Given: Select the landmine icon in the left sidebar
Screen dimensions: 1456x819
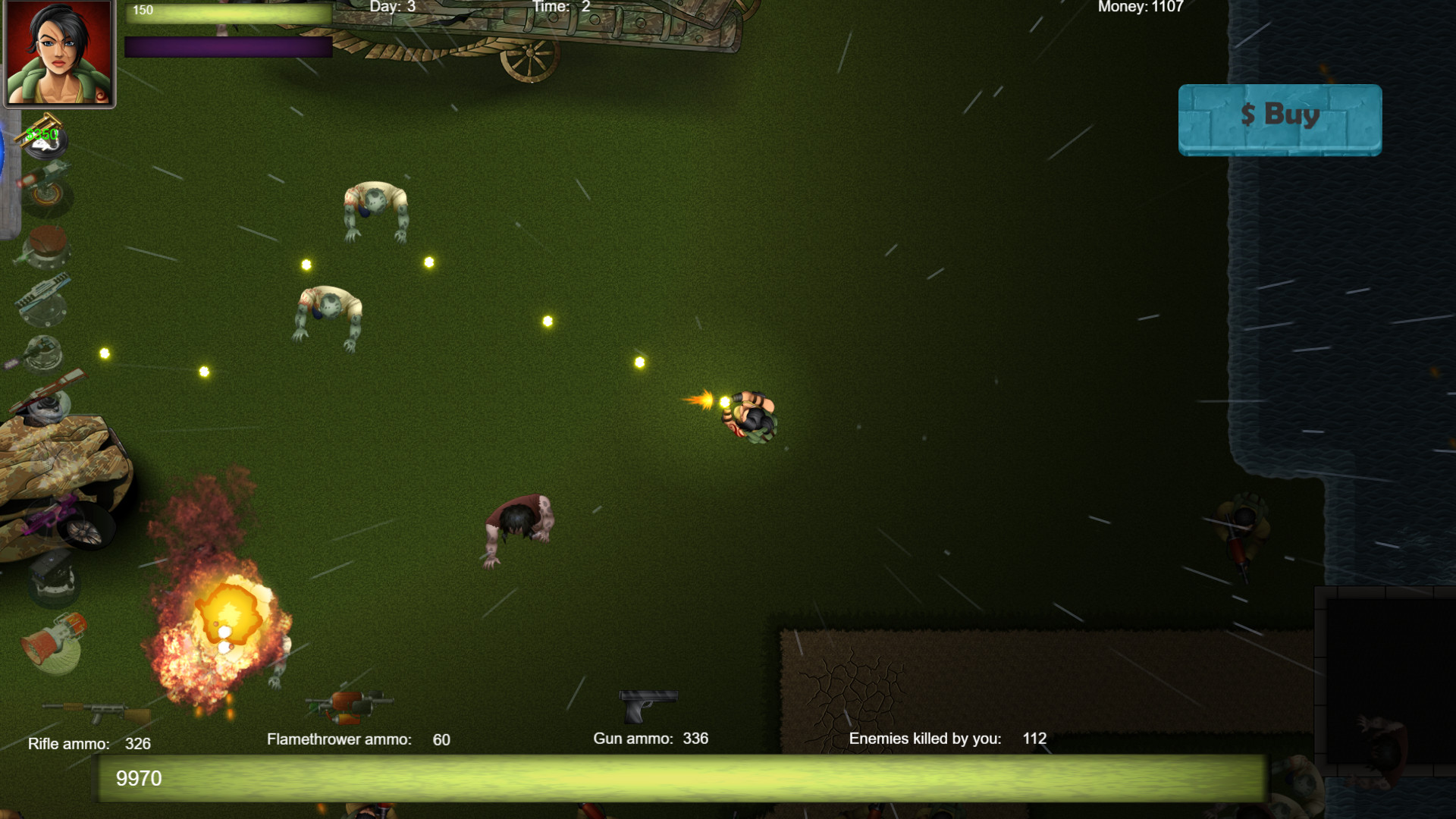Looking at the screenshot, I should tap(47, 244).
